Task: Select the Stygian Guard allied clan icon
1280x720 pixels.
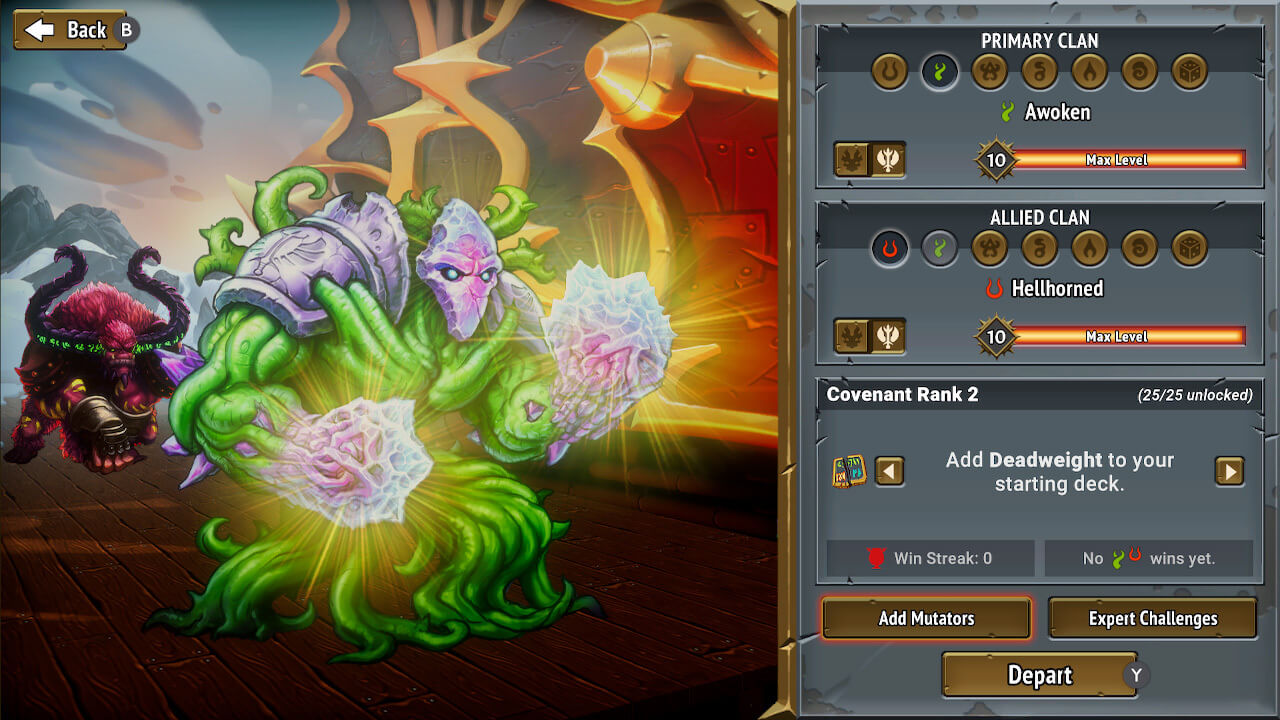Action: 989,248
